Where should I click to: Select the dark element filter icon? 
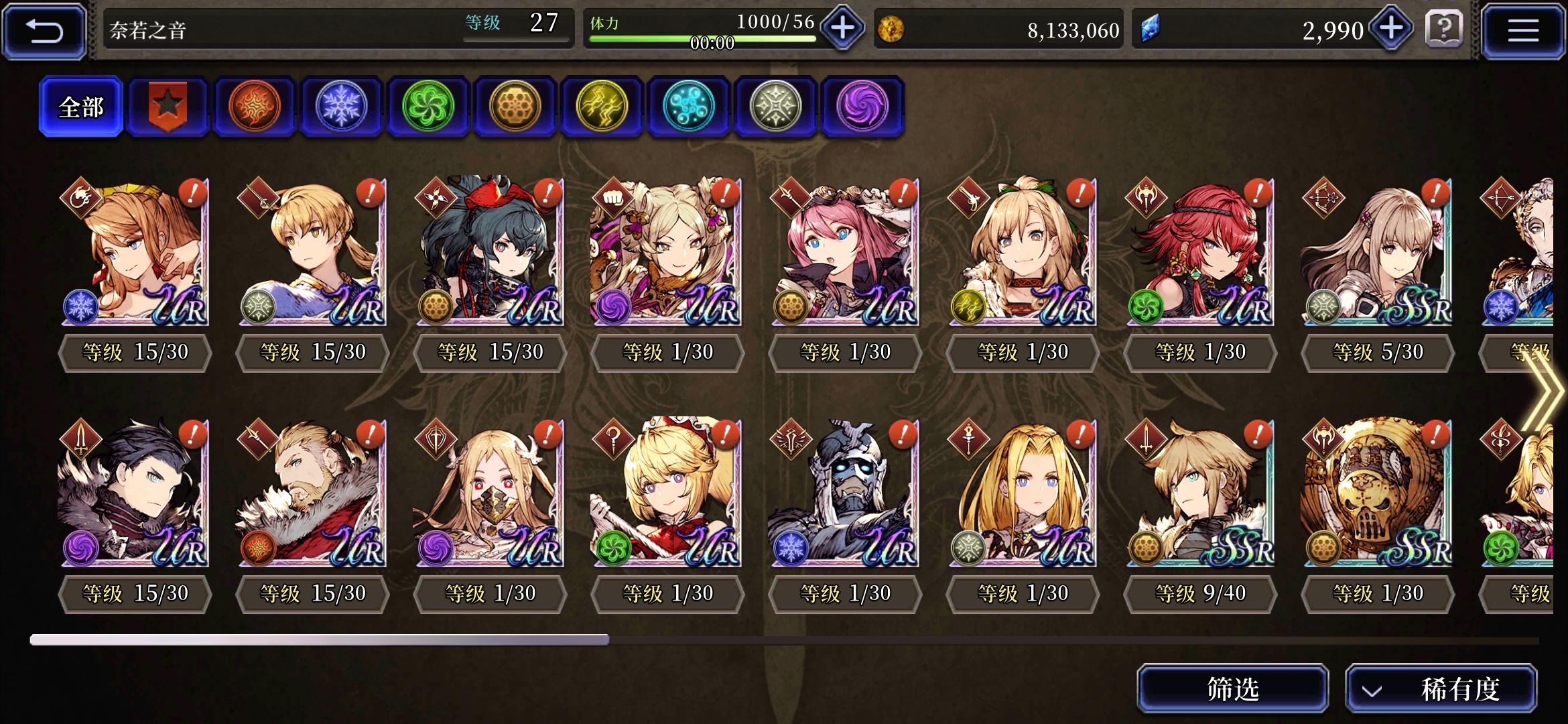point(862,107)
